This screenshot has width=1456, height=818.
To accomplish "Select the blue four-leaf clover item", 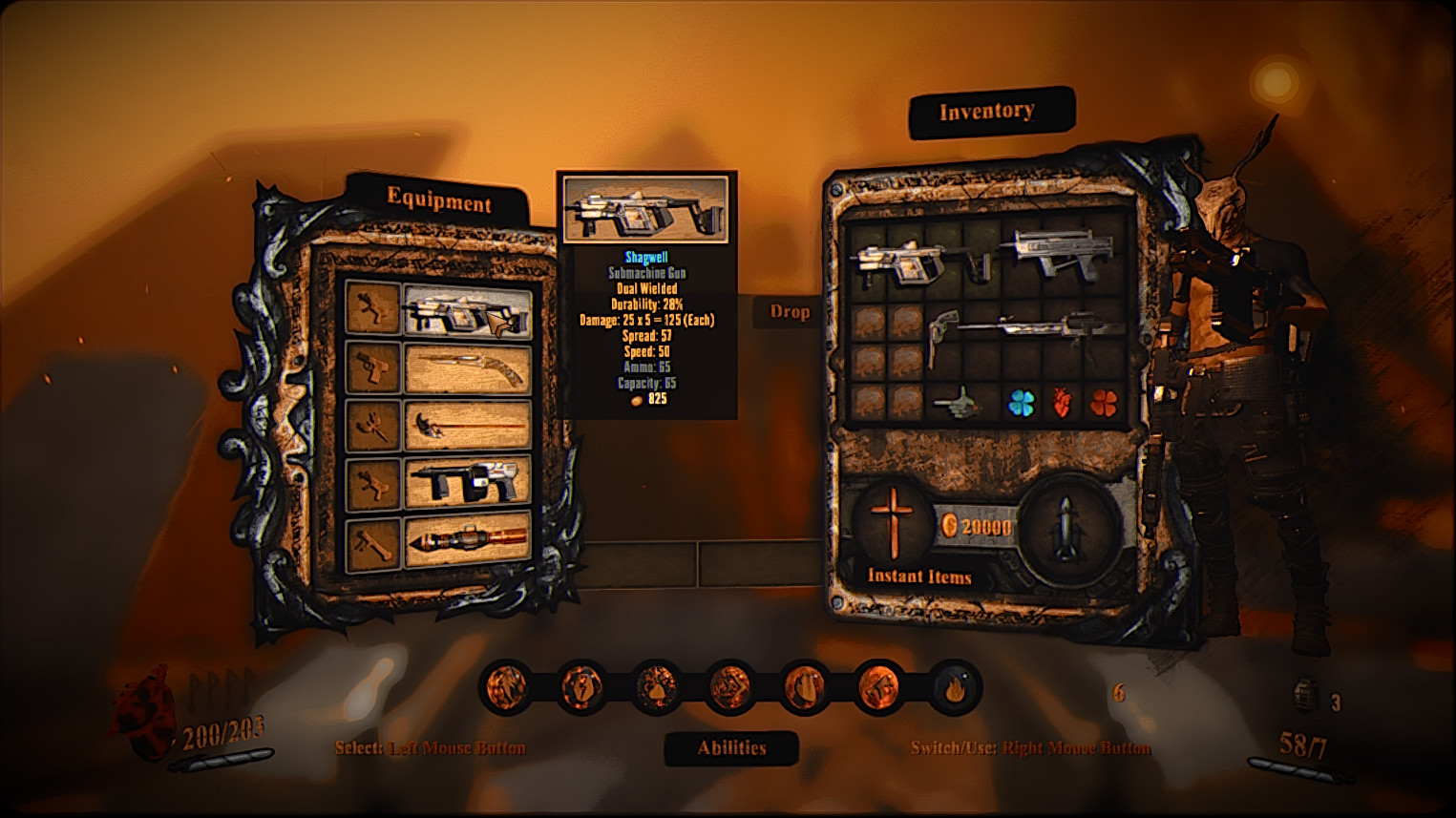I will click(x=1022, y=404).
